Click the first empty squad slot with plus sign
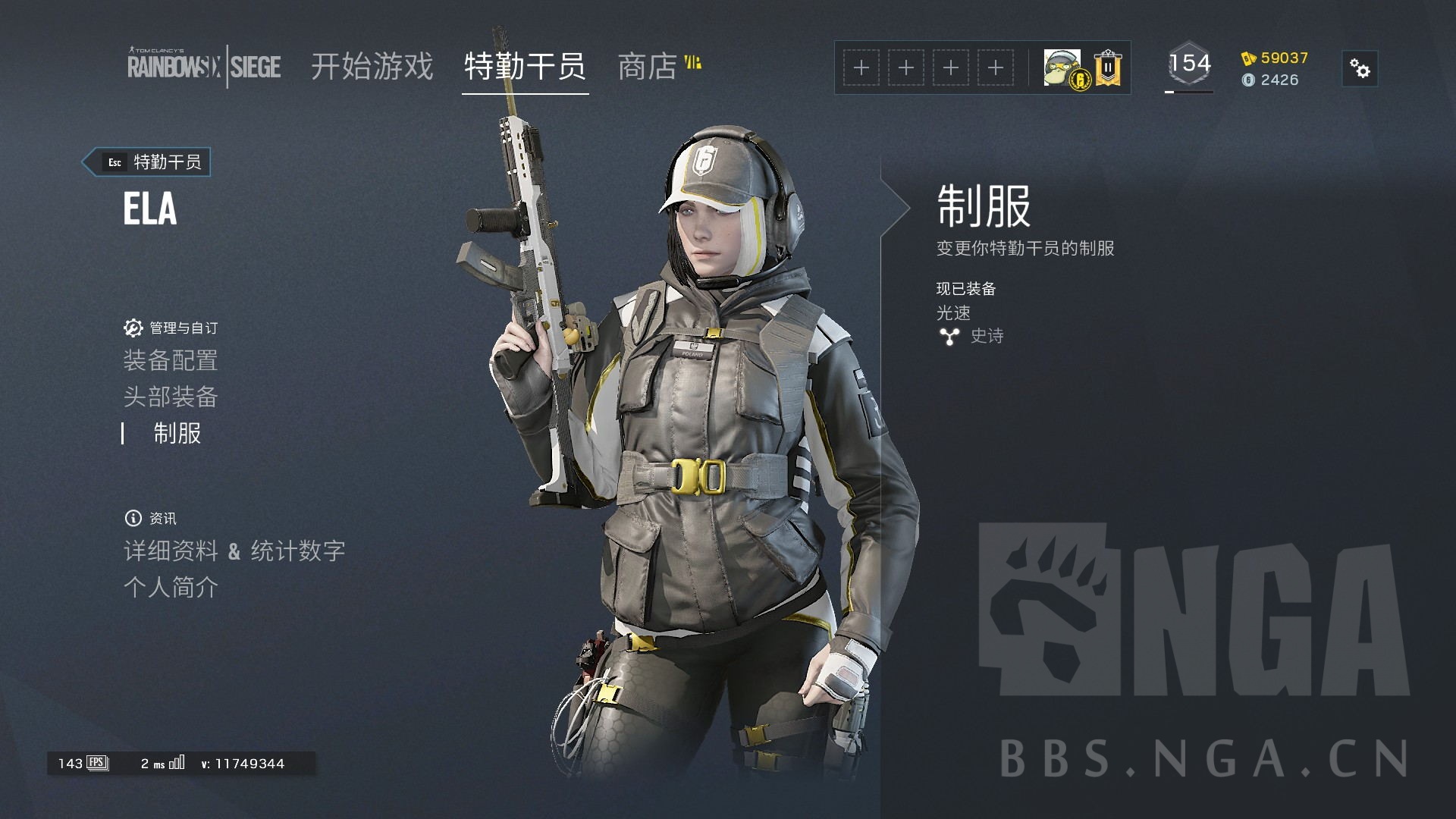This screenshot has height=819, width=1456. click(861, 67)
